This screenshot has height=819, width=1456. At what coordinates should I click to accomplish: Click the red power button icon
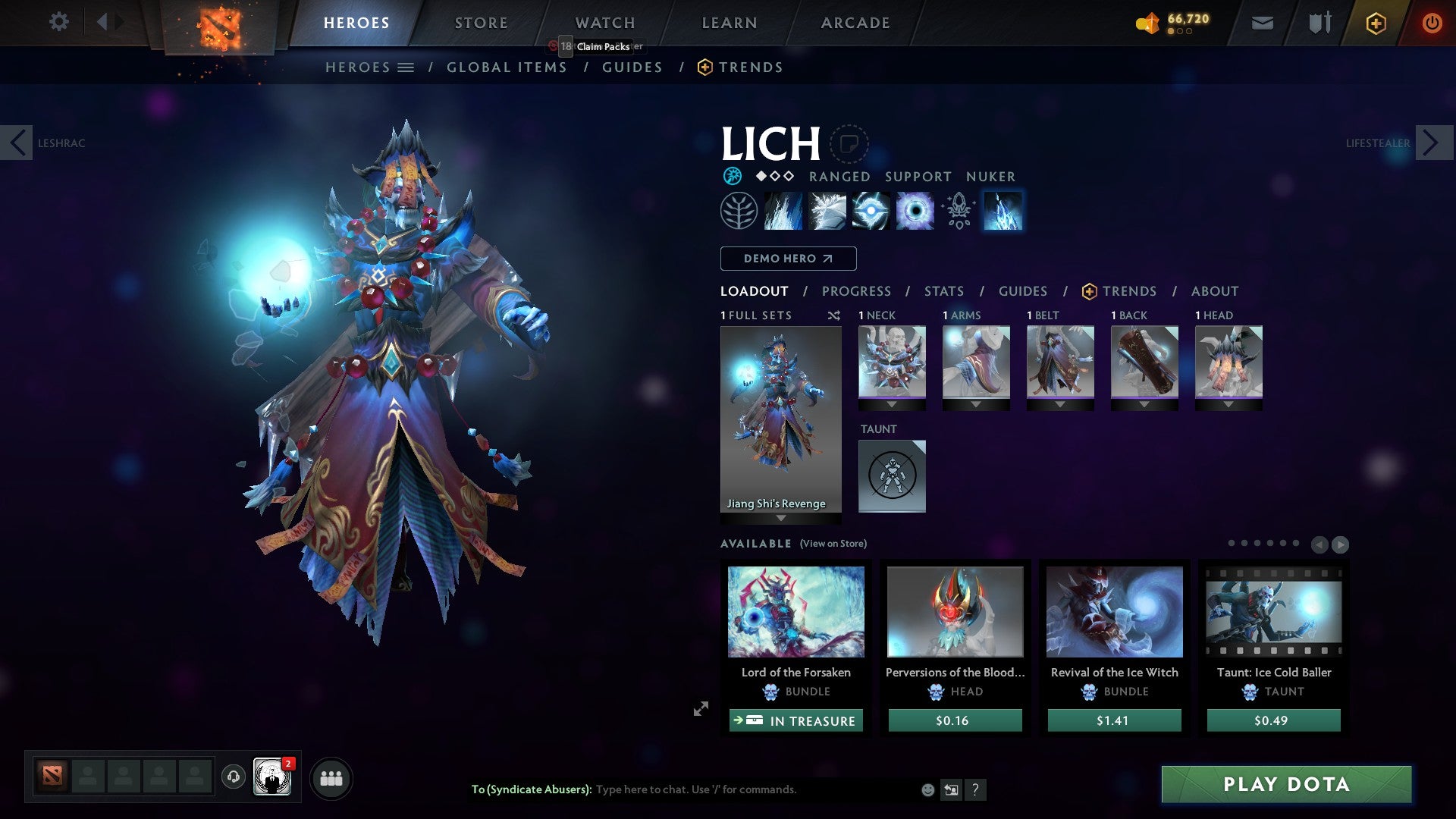[x=1432, y=23]
